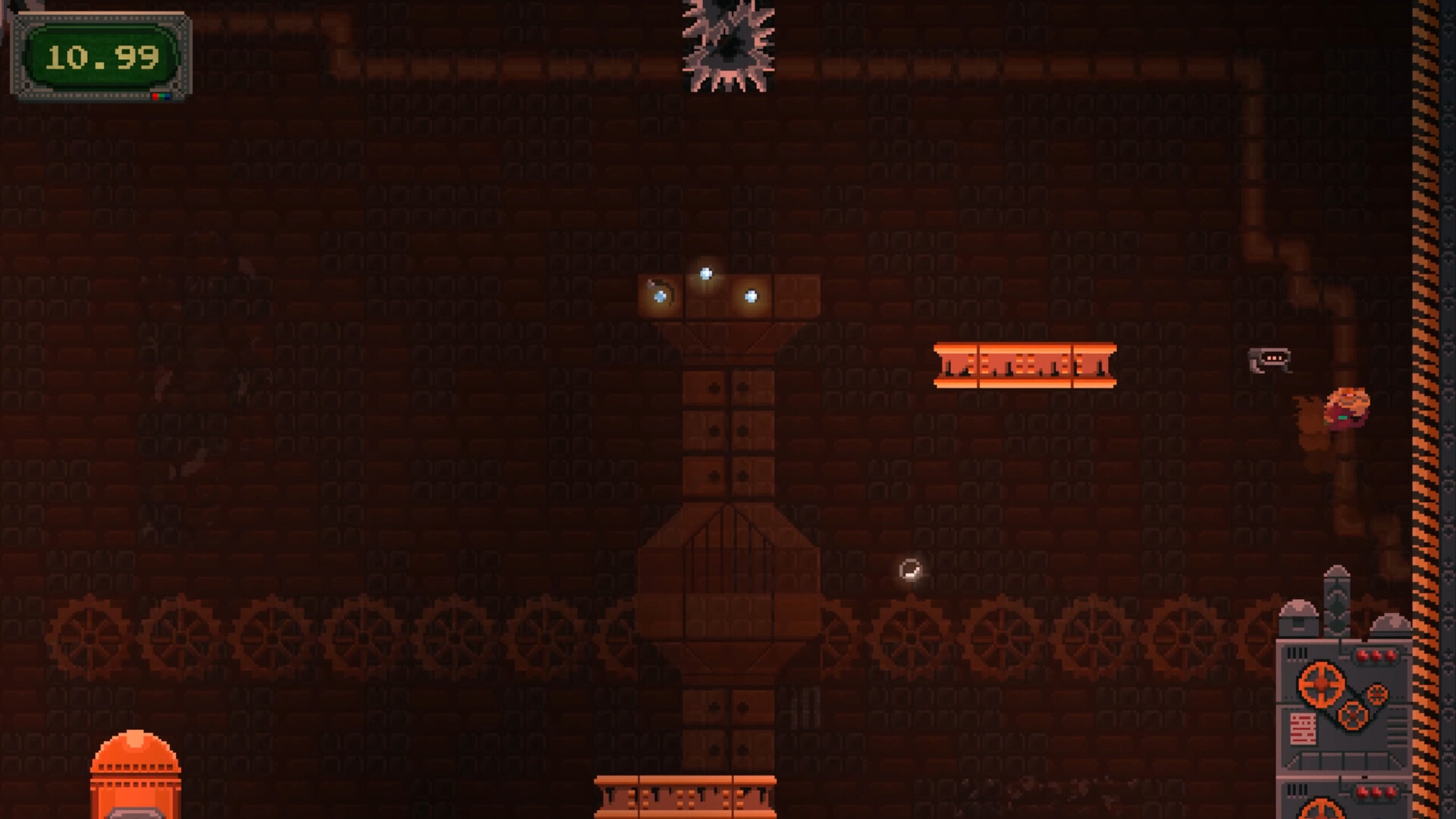Click the three red indicator lights on the machine
This screenshot has height=819, width=1456.
1376,654
